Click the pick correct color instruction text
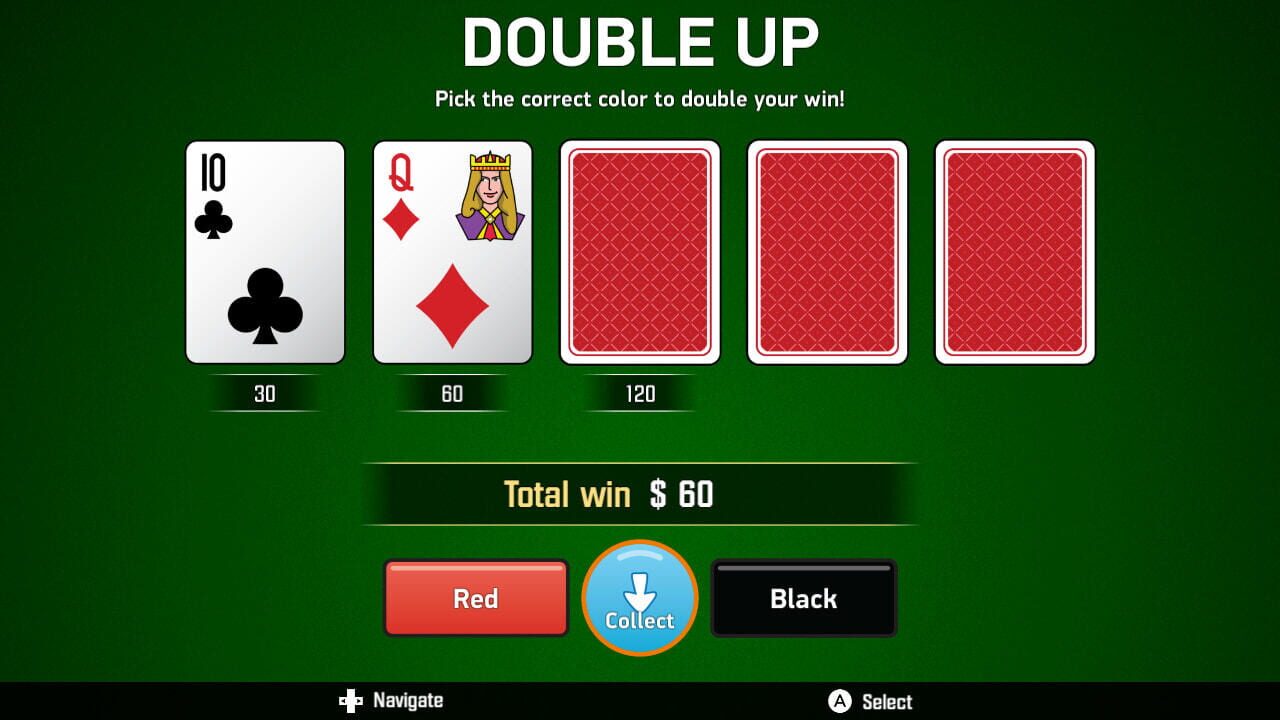The image size is (1280, 720). coord(640,99)
